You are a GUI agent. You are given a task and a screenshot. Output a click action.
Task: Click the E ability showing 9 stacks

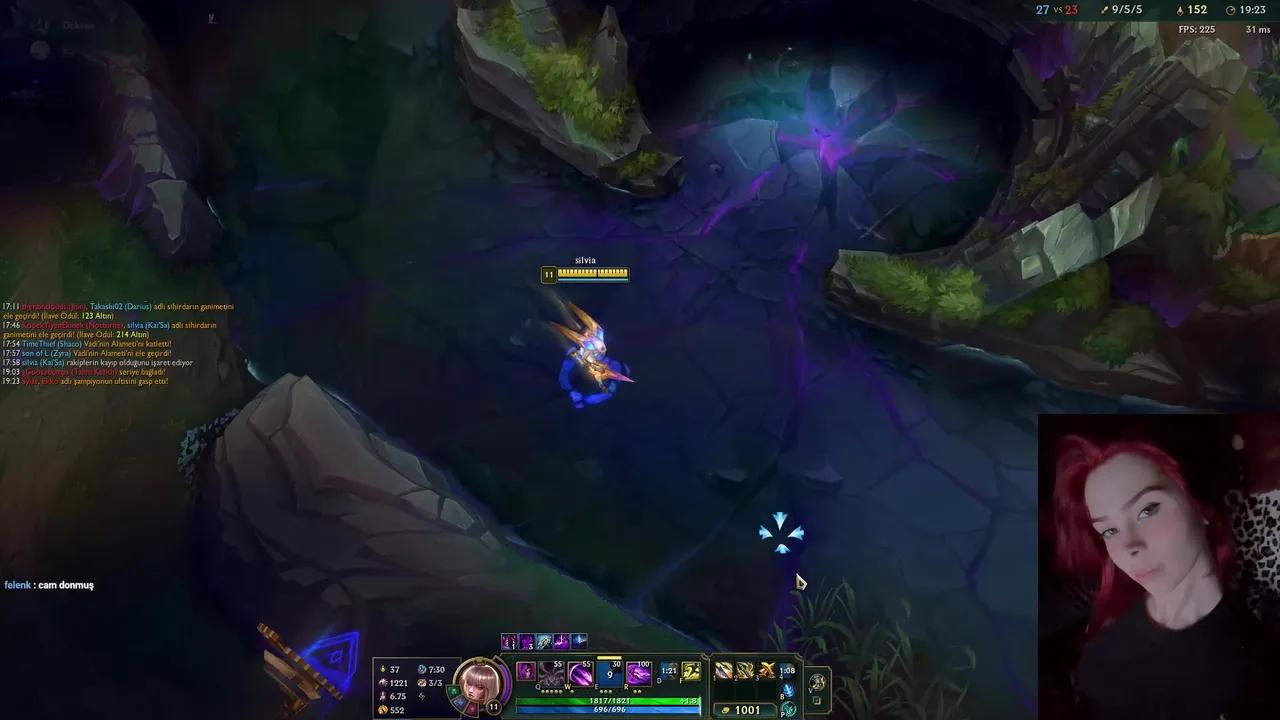(x=608, y=672)
